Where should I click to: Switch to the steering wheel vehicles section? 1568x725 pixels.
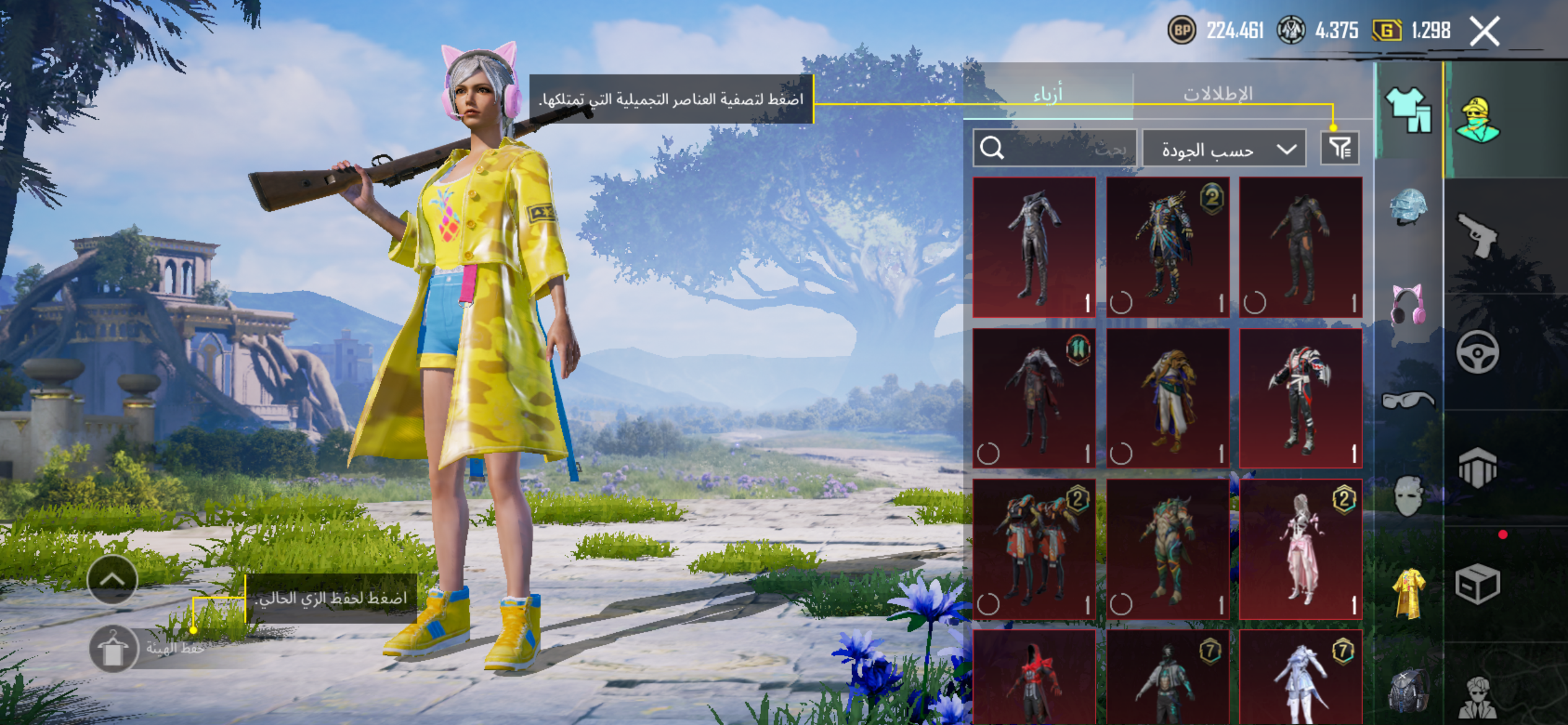1478,352
